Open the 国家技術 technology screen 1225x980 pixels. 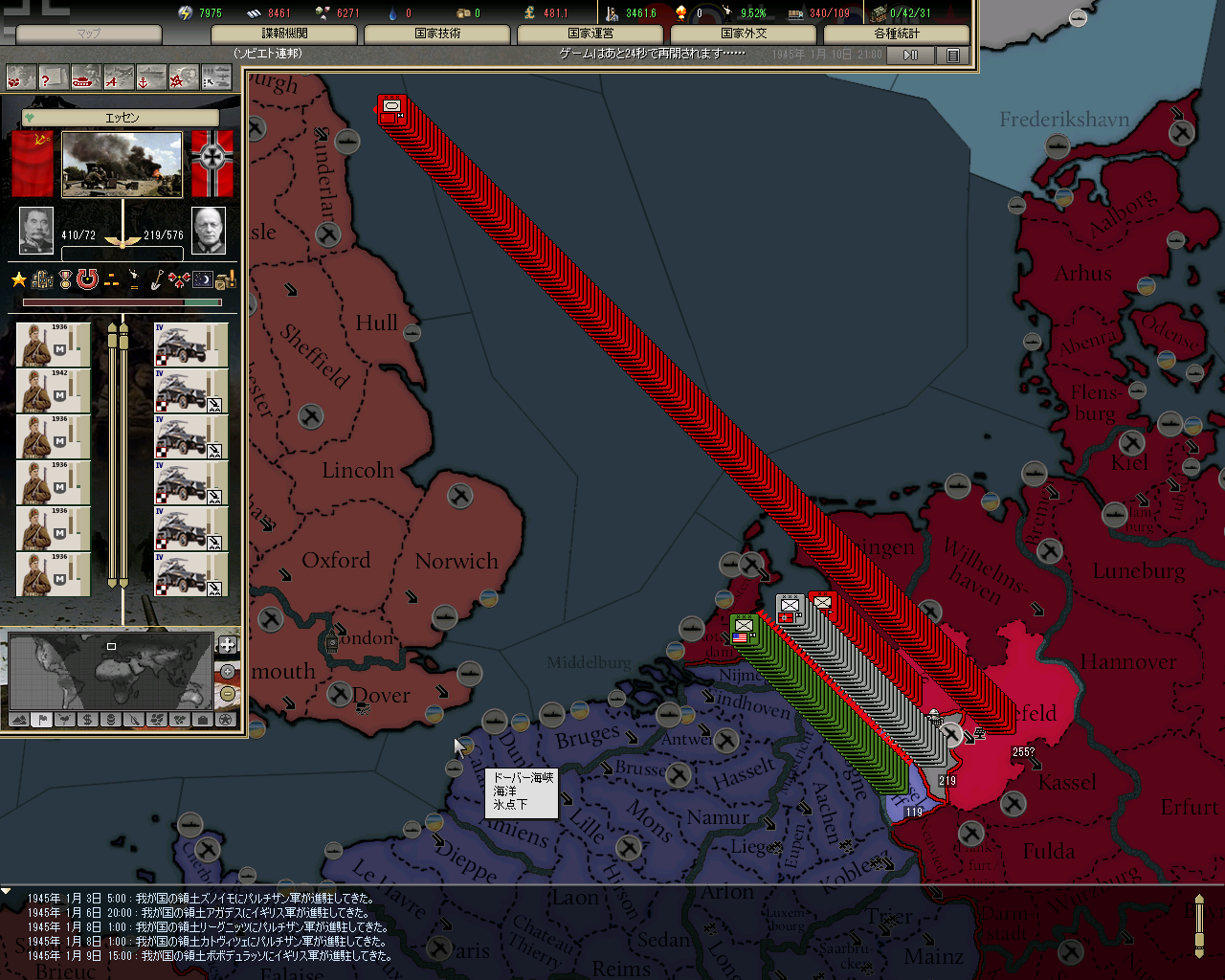tap(437, 34)
